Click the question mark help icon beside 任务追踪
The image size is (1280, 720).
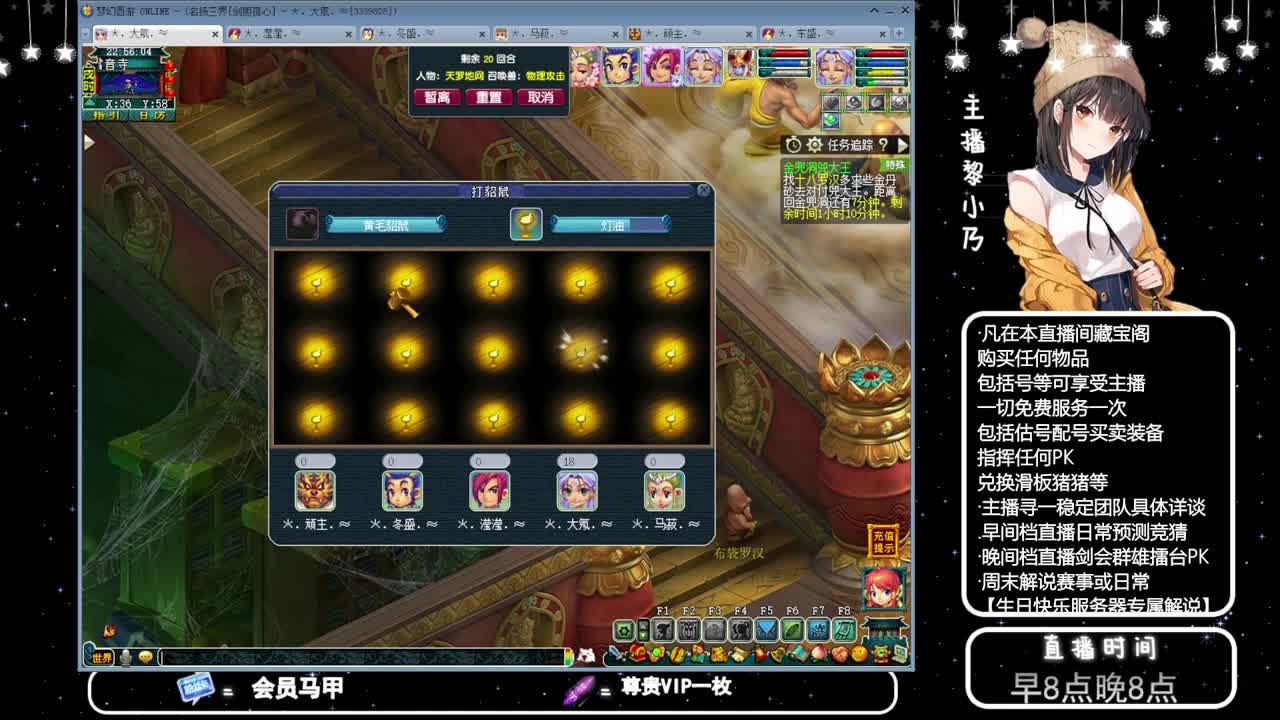click(885, 145)
